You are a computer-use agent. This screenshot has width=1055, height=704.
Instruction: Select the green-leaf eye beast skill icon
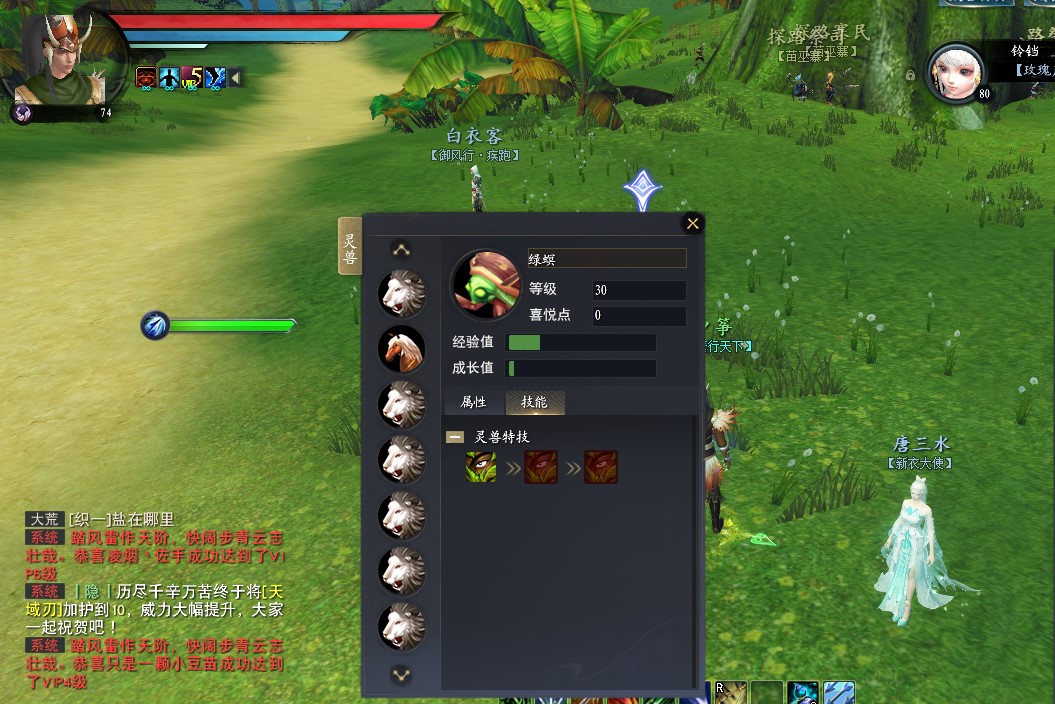pos(481,467)
